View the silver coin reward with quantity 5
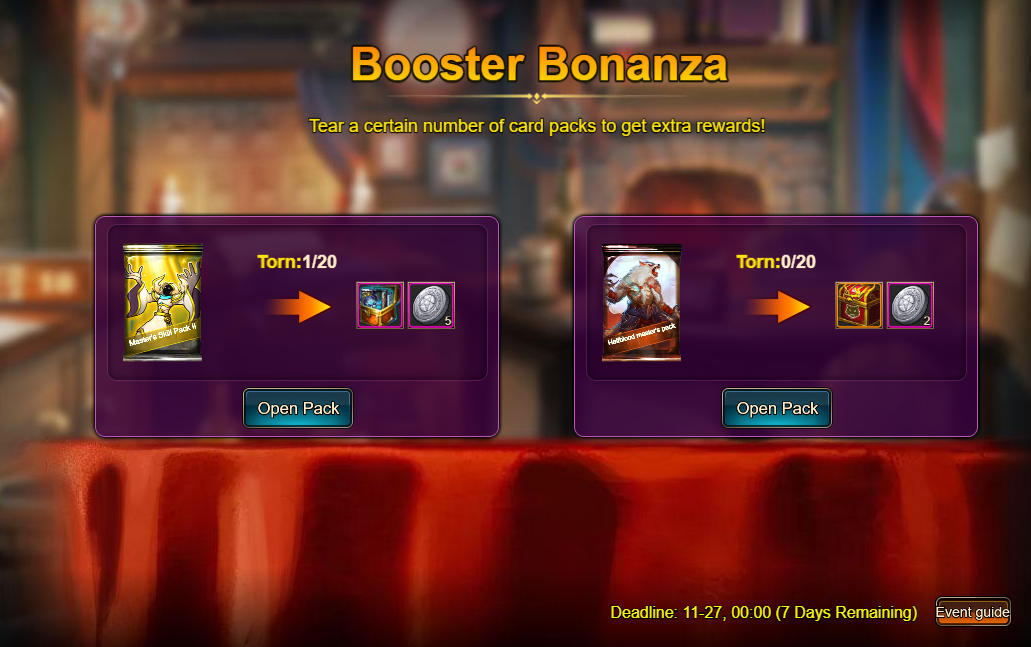1031x647 pixels. pyautogui.click(x=431, y=305)
